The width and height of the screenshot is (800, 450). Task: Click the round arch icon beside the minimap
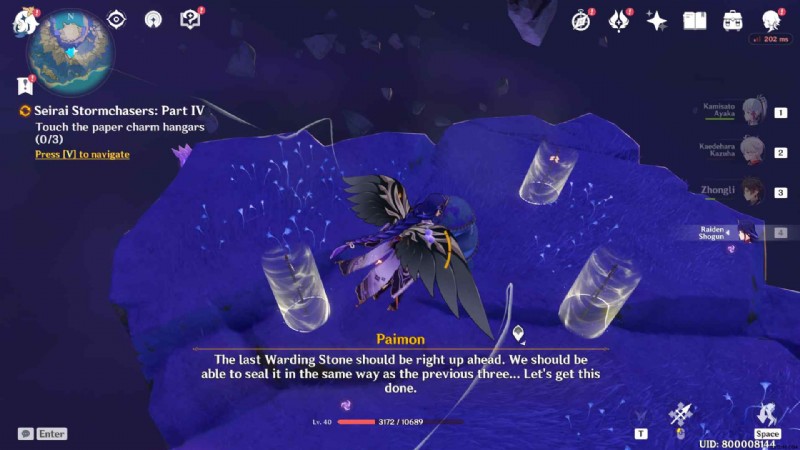pos(153,19)
